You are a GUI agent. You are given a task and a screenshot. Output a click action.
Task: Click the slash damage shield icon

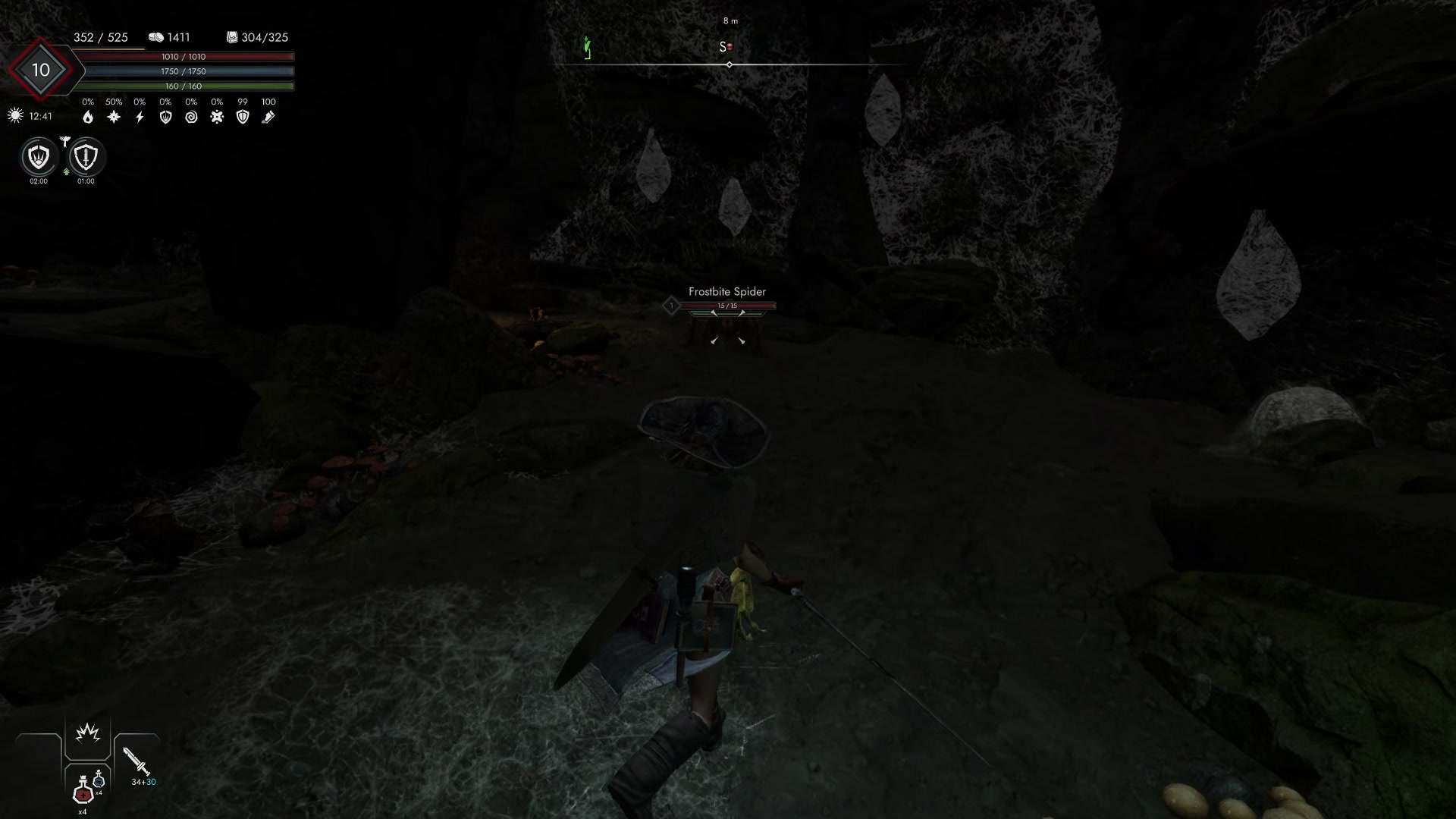166,117
